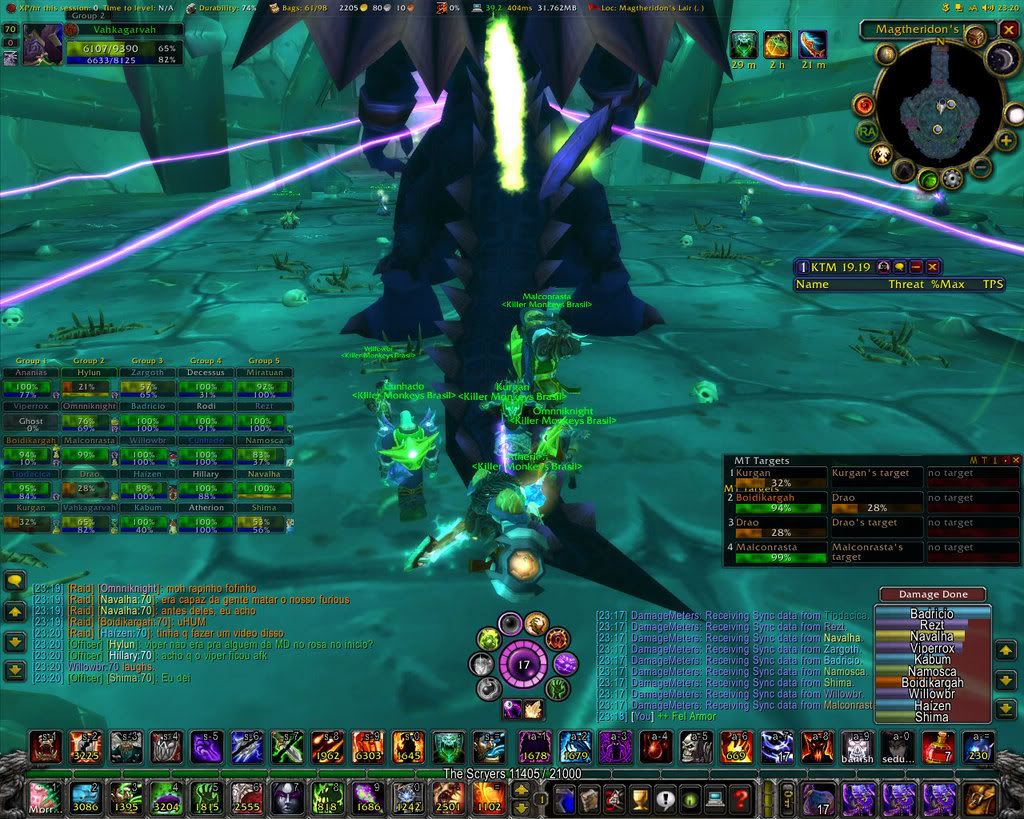
Task: Click the gear settings button on the minimap
Action: point(952,180)
